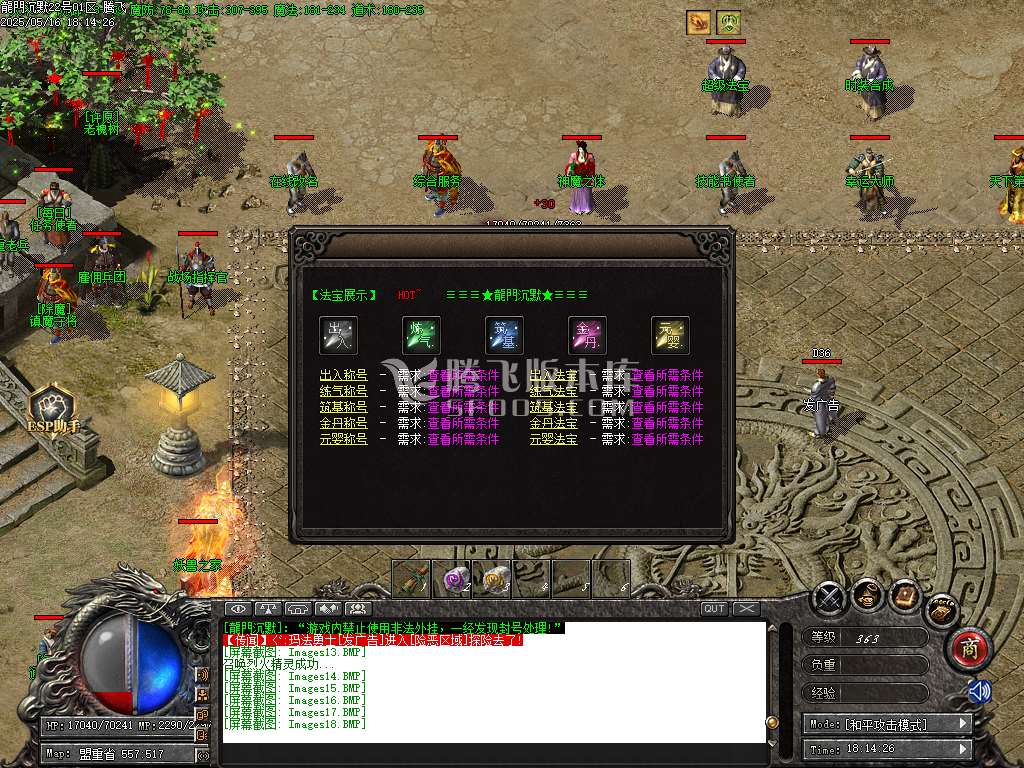Open the crossed swords menu button
The image size is (1024, 768).
tap(829, 598)
